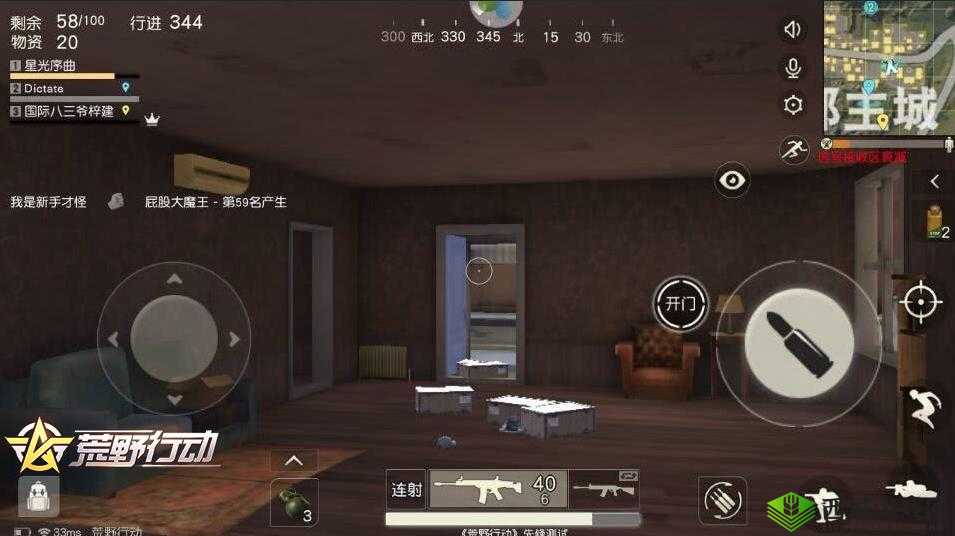Activate the eye free-look button
This screenshot has height=536, width=955.
click(x=733, y=181)
